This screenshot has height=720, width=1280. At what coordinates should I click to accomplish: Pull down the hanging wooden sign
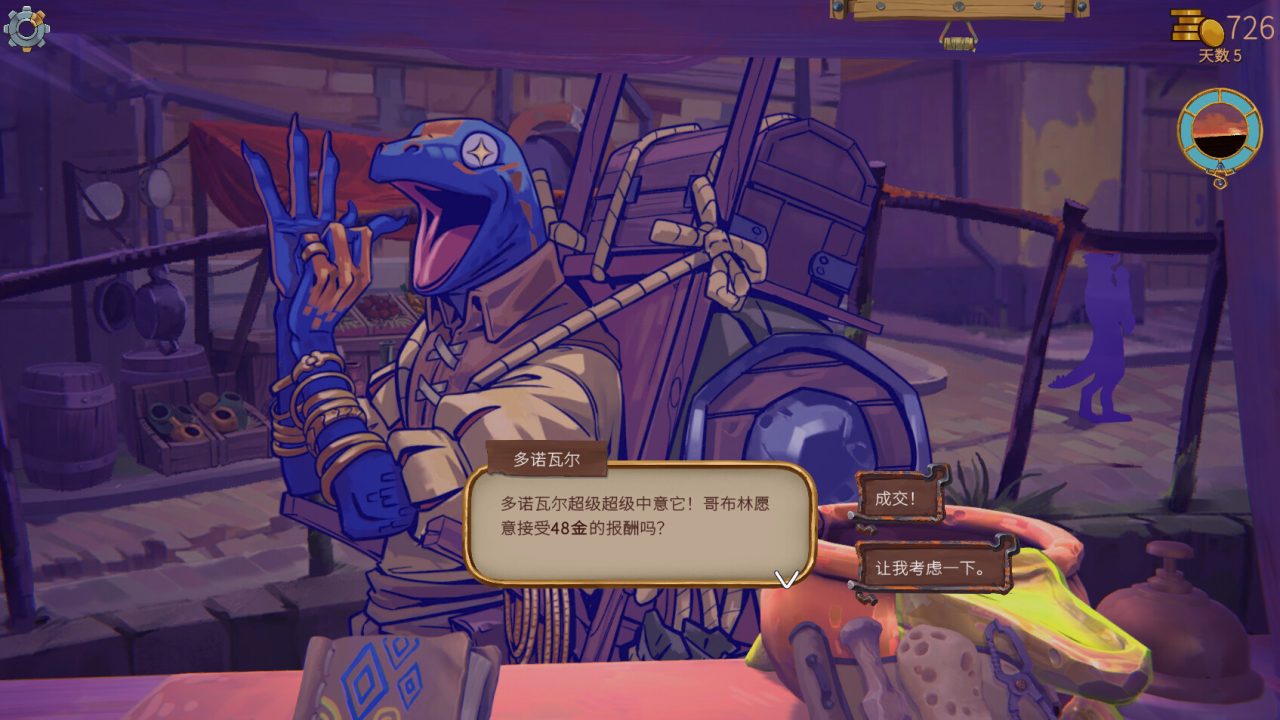click(x=958, y=40)
